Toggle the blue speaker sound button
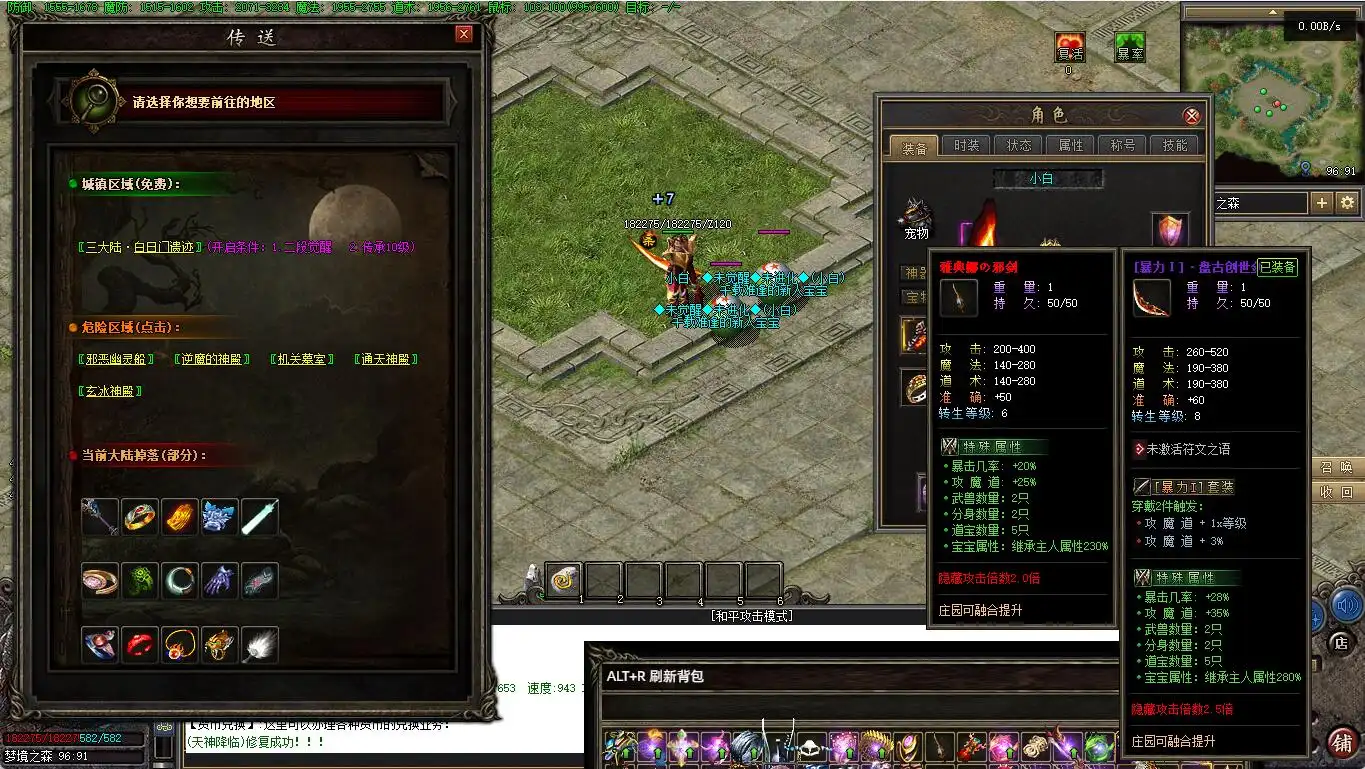 1346,605
